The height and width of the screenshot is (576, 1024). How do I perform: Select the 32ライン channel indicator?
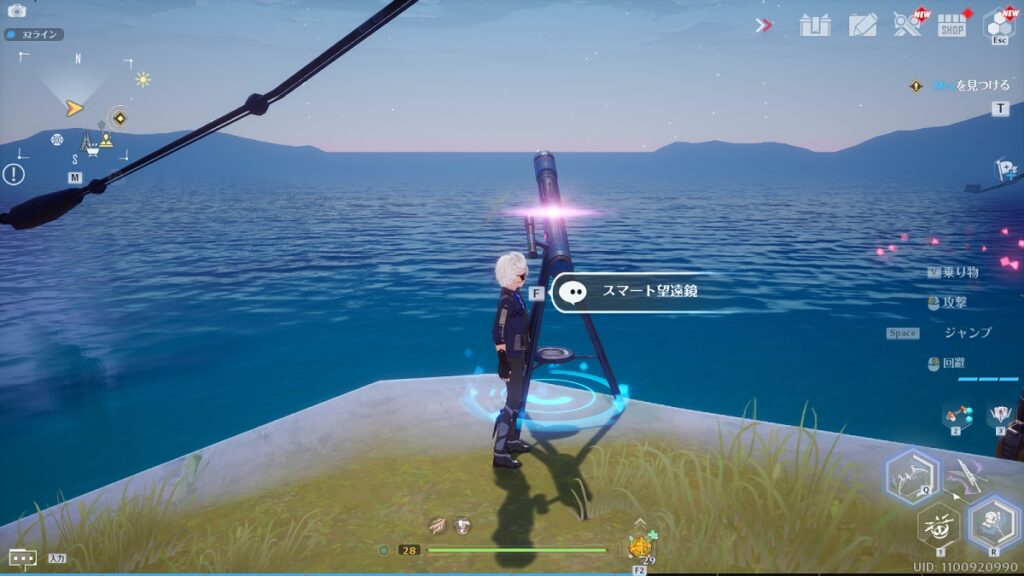click(x=33, y=34)
